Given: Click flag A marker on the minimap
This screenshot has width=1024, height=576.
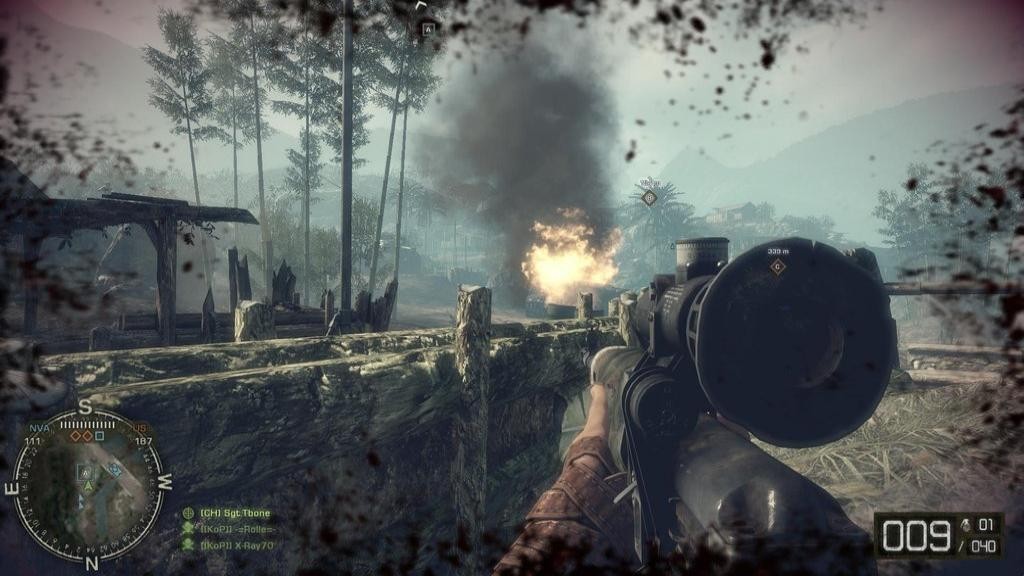Looking at the screenshot, I should click(86, 472).
